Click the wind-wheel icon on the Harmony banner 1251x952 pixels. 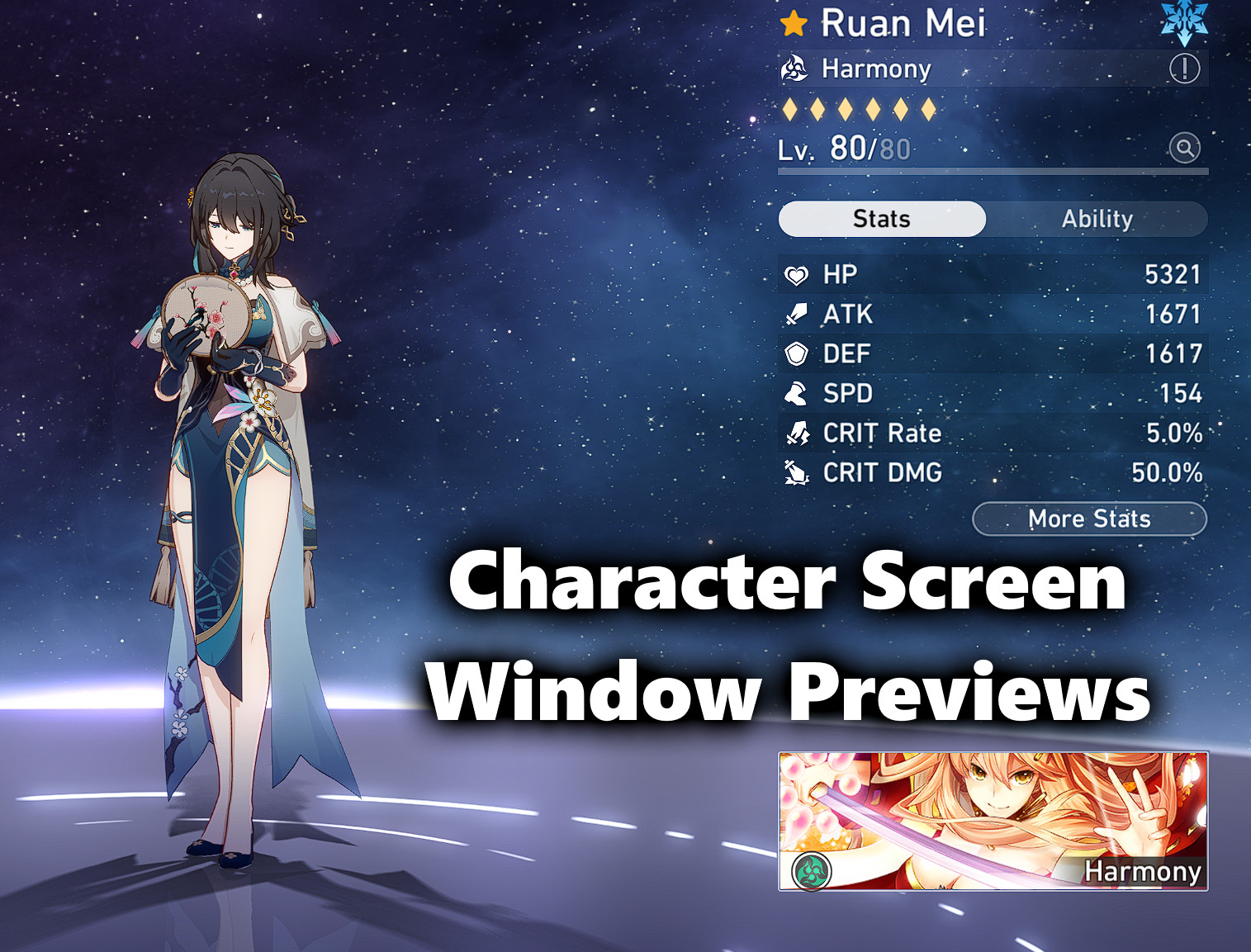810,871
